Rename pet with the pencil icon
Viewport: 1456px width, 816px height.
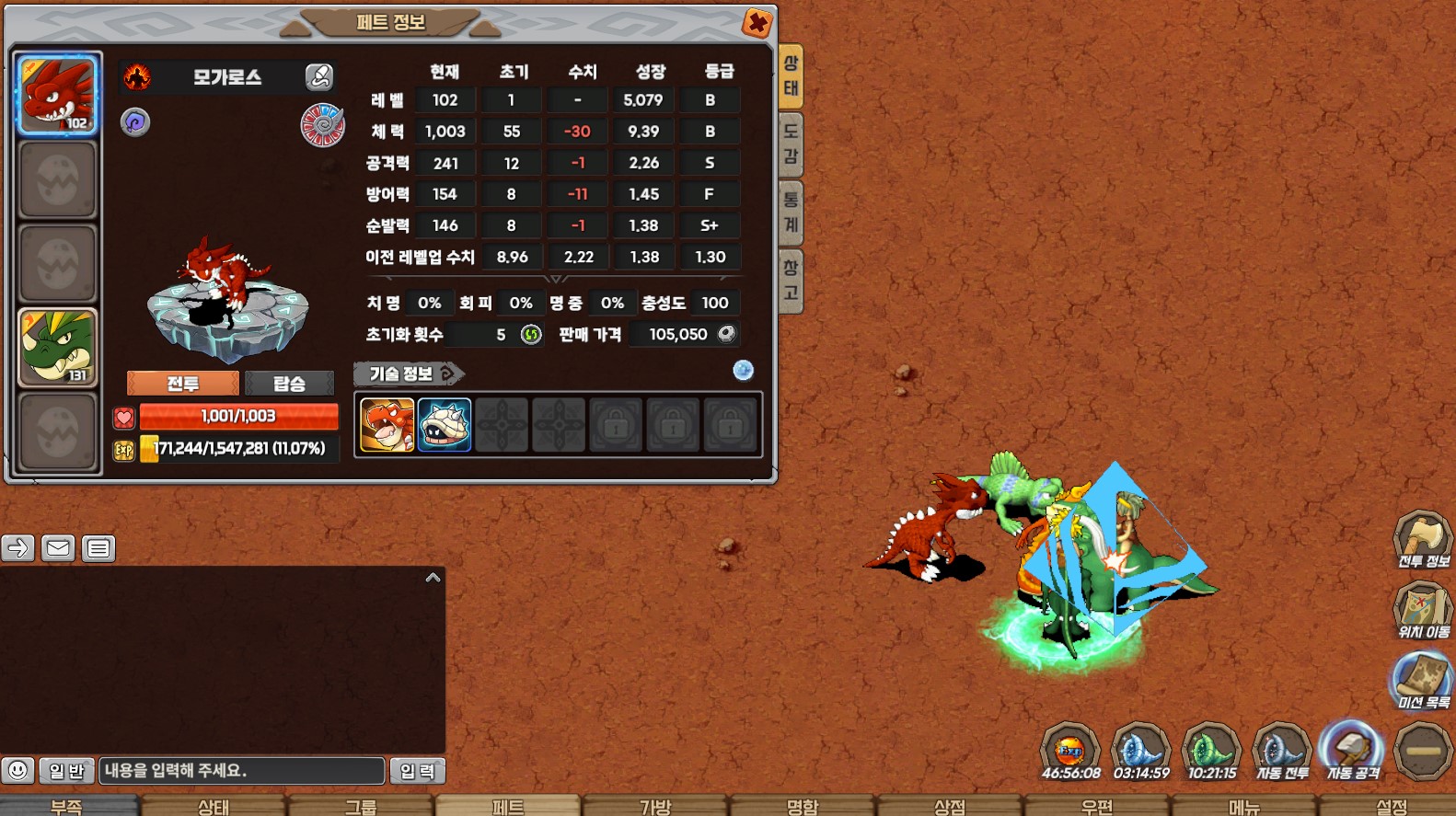[319, 76]
